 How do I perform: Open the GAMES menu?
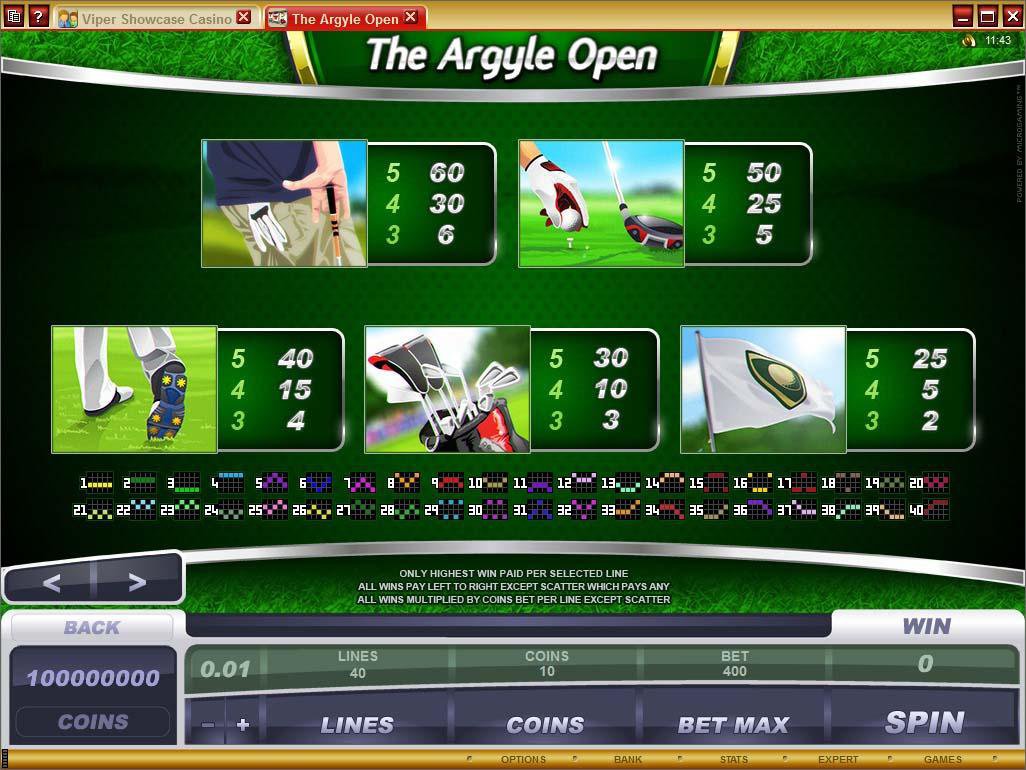point(942,760)
